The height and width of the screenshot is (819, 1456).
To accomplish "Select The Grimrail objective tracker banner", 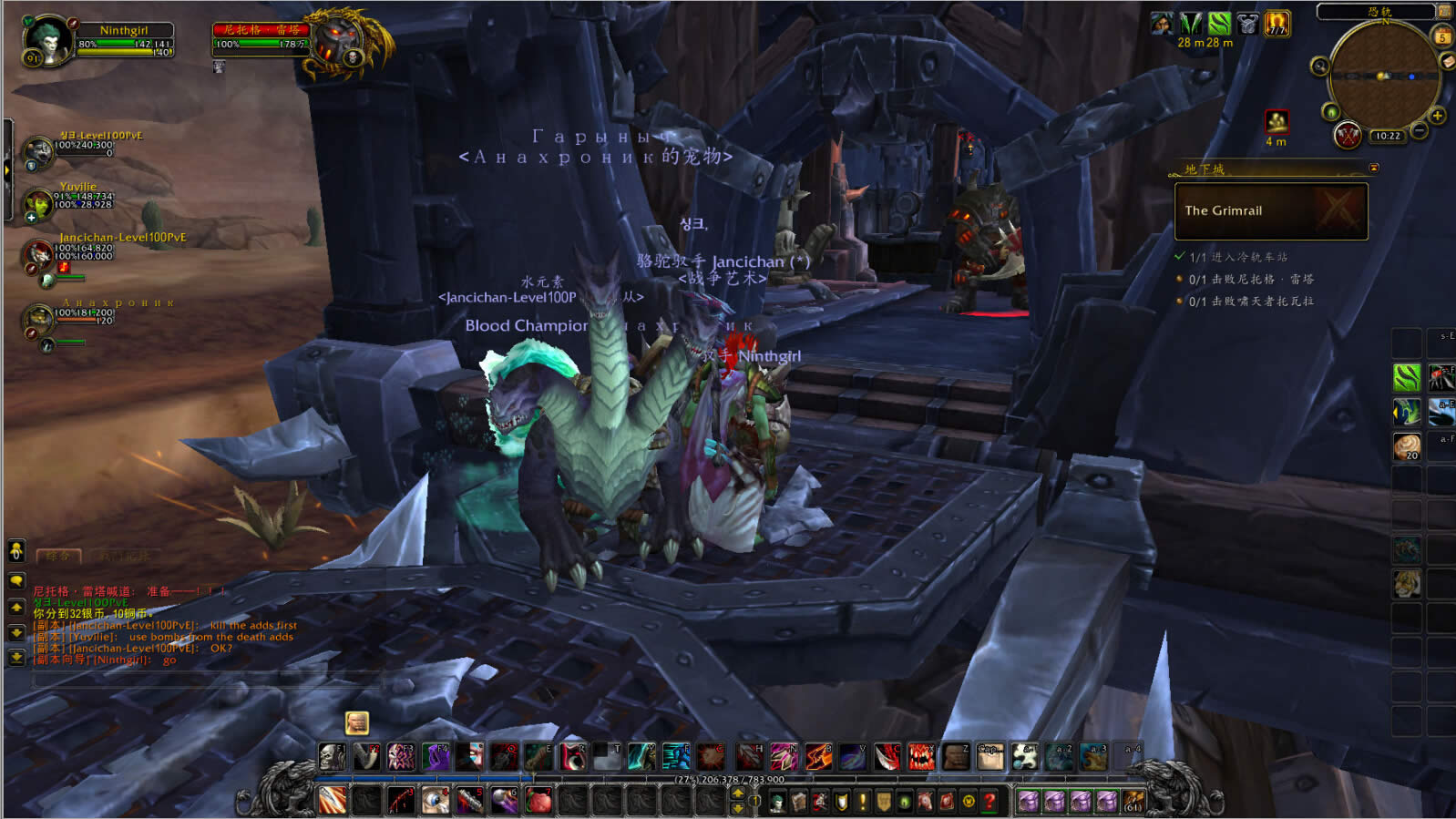I will point(1271,210).
